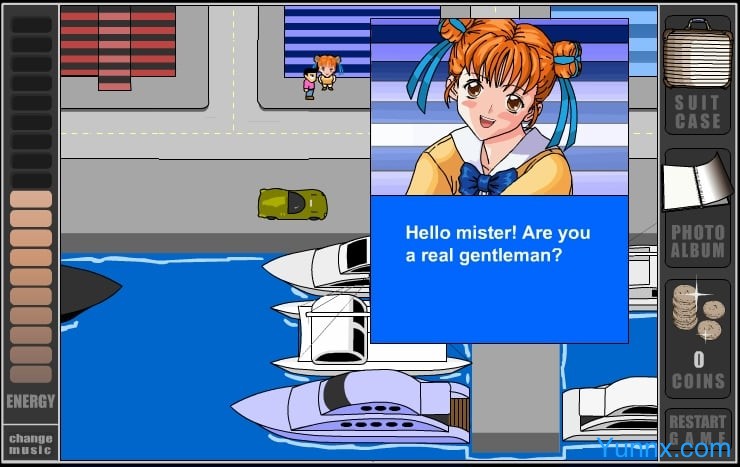
Task: Click the Restart Game button
Action: [x=697, y=429]
